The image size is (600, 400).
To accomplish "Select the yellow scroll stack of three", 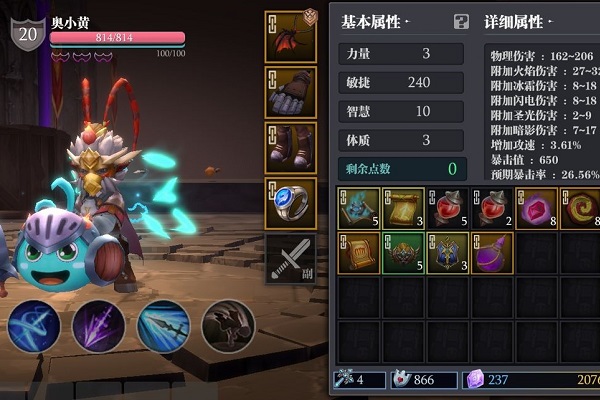I will click(402, 208).
